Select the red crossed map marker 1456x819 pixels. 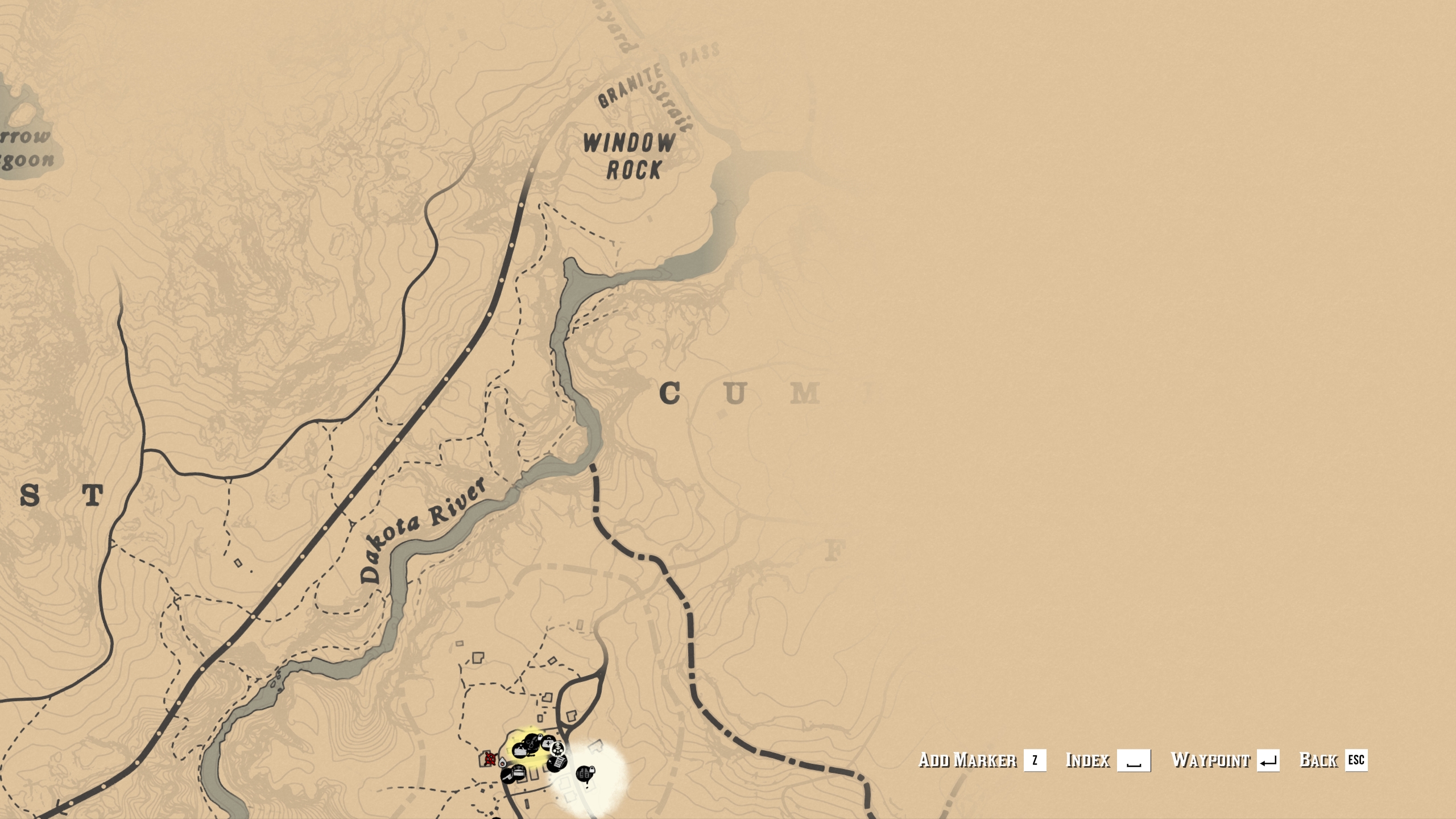point(490,759)
